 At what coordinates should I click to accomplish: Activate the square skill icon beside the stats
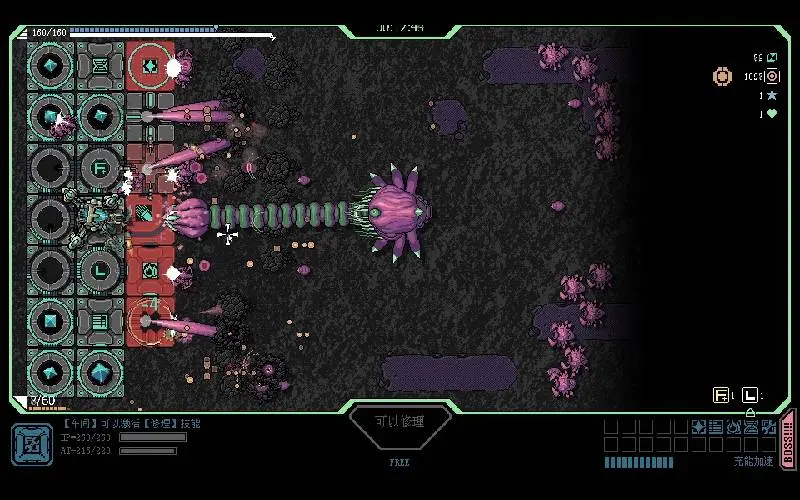(x=32, y=444)
